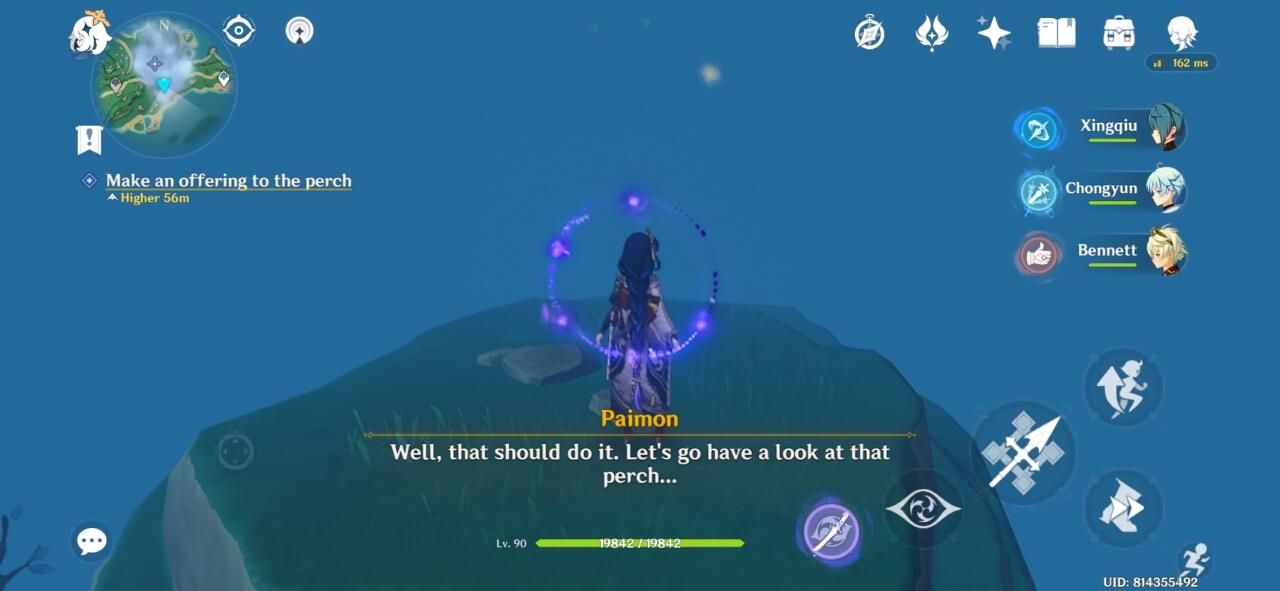Tap the jump button

tap(1123, 387)
